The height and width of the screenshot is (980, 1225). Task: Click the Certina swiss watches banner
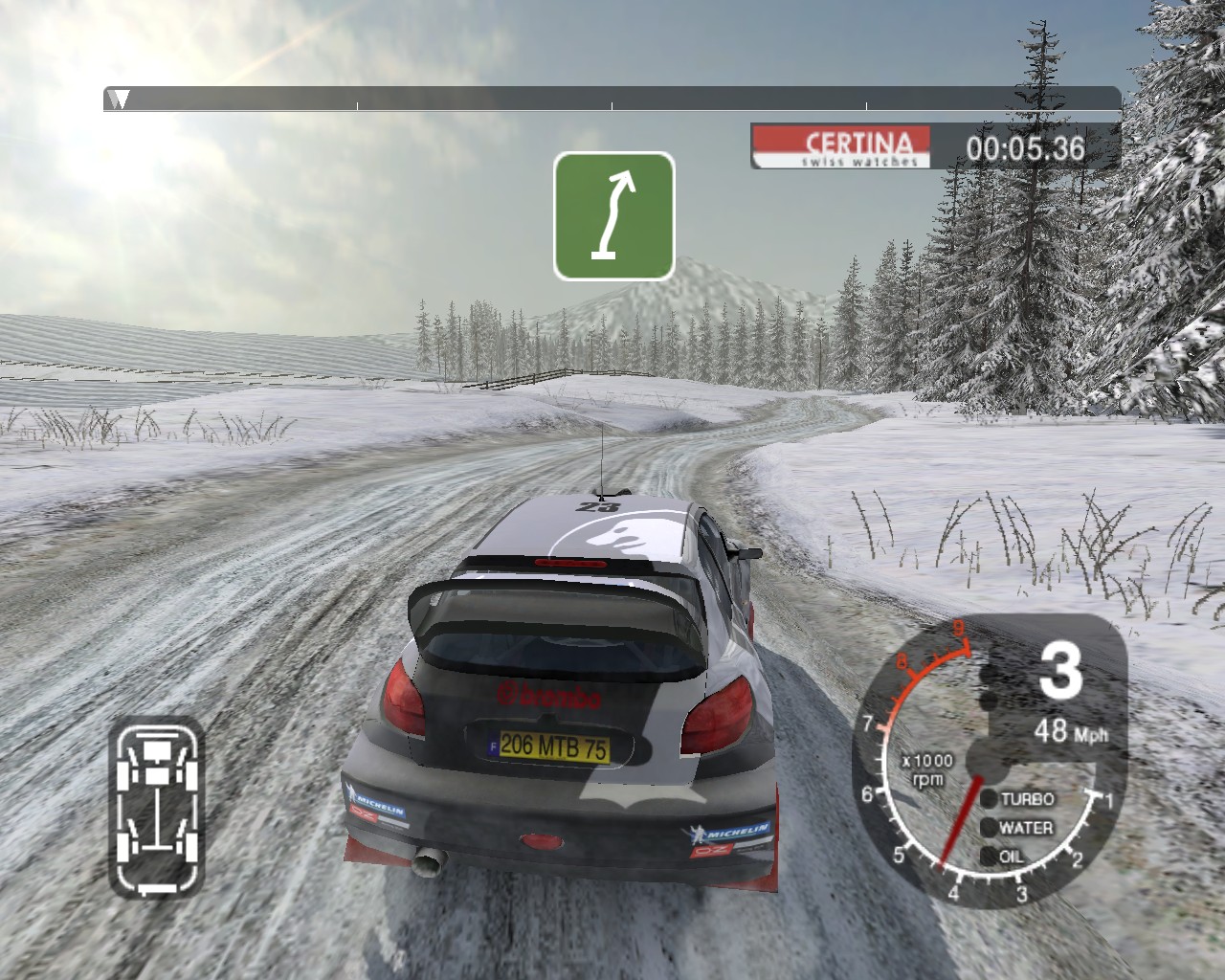pyautogui.click(x=841, y=147)
